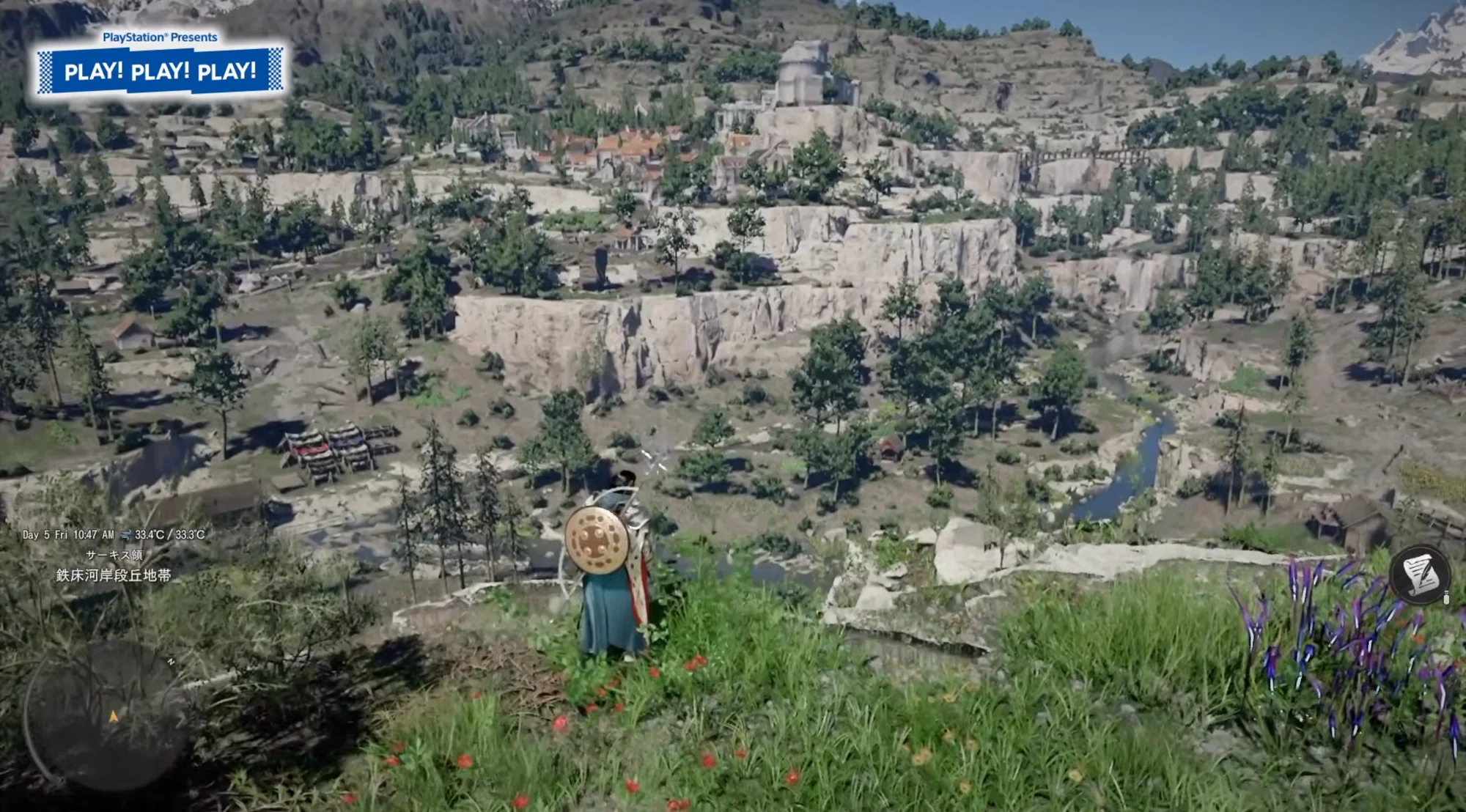Viewport: 1466px width, 812px height.
Task: Click the Day 5 Fri 10:47 AM display
Action: point(67,535)
